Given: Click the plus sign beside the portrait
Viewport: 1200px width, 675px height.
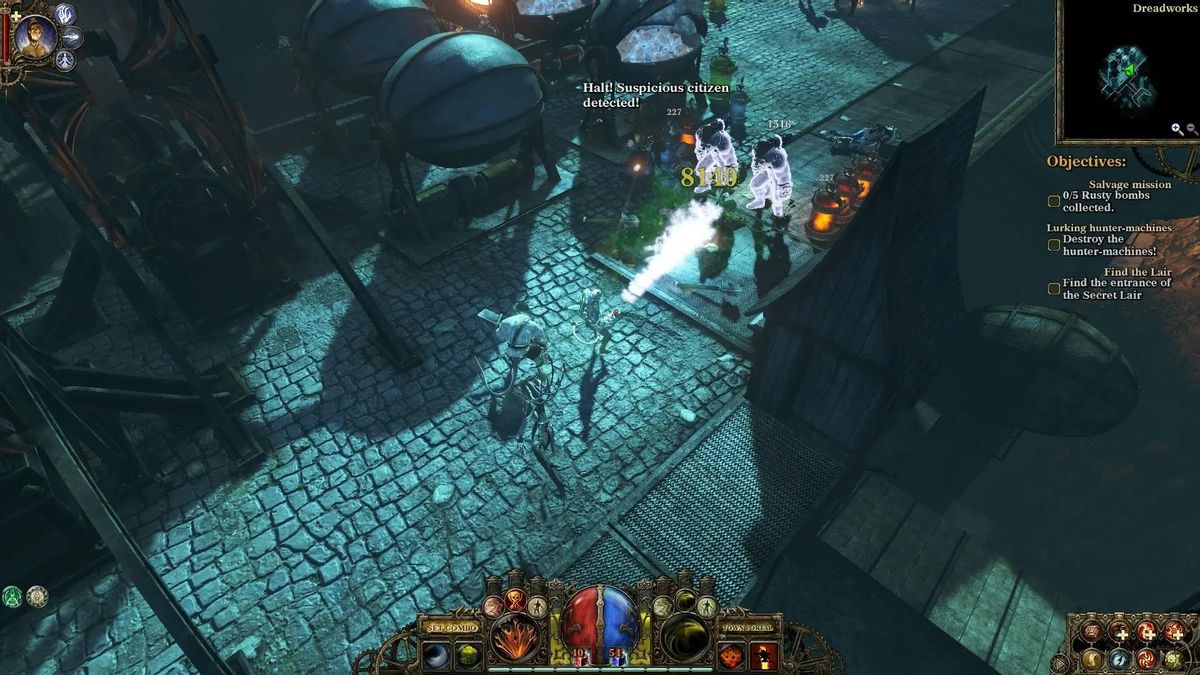Looking at the screenshot, I should click(14, 17).
